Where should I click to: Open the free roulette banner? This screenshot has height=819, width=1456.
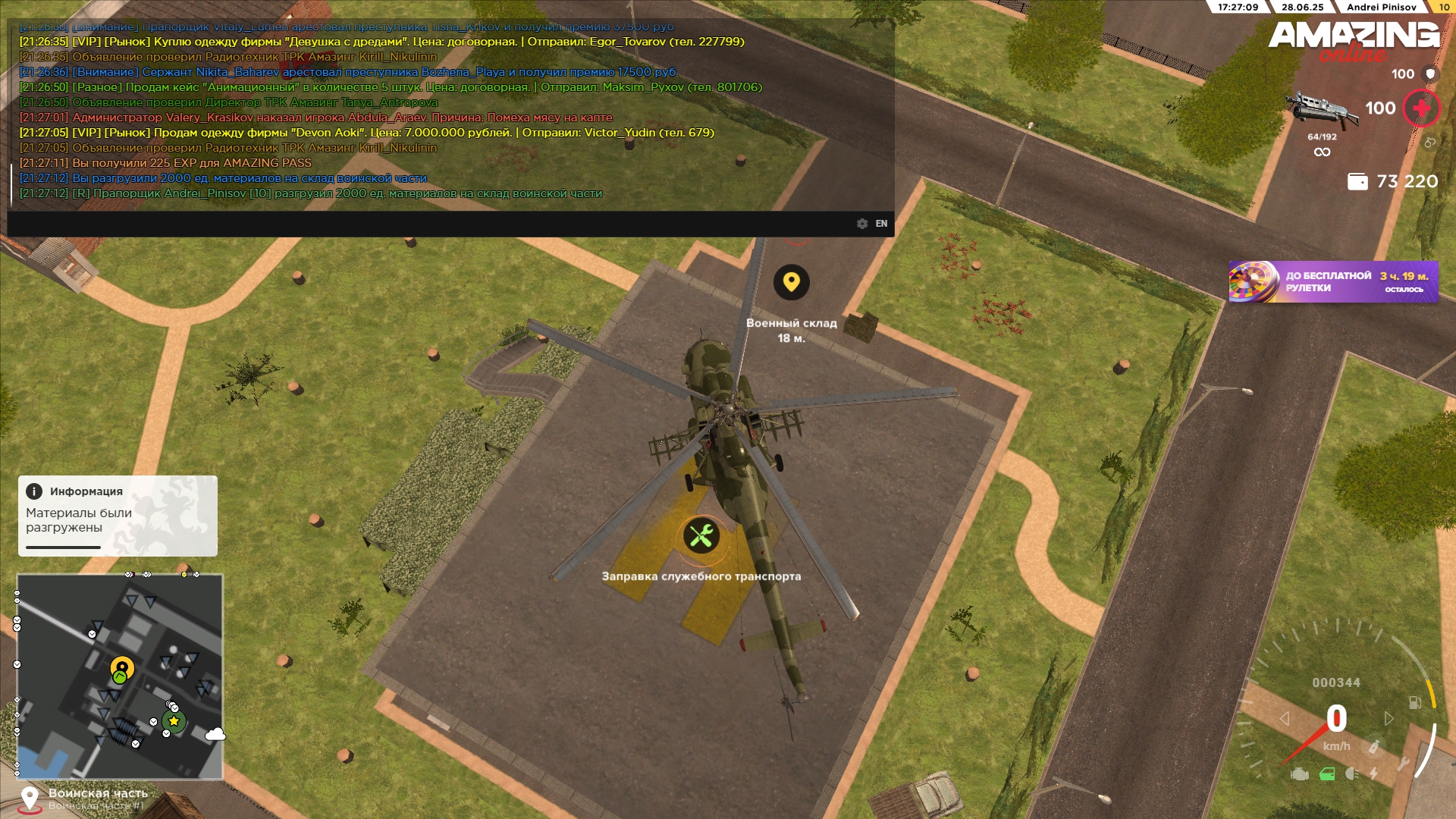1333,282
